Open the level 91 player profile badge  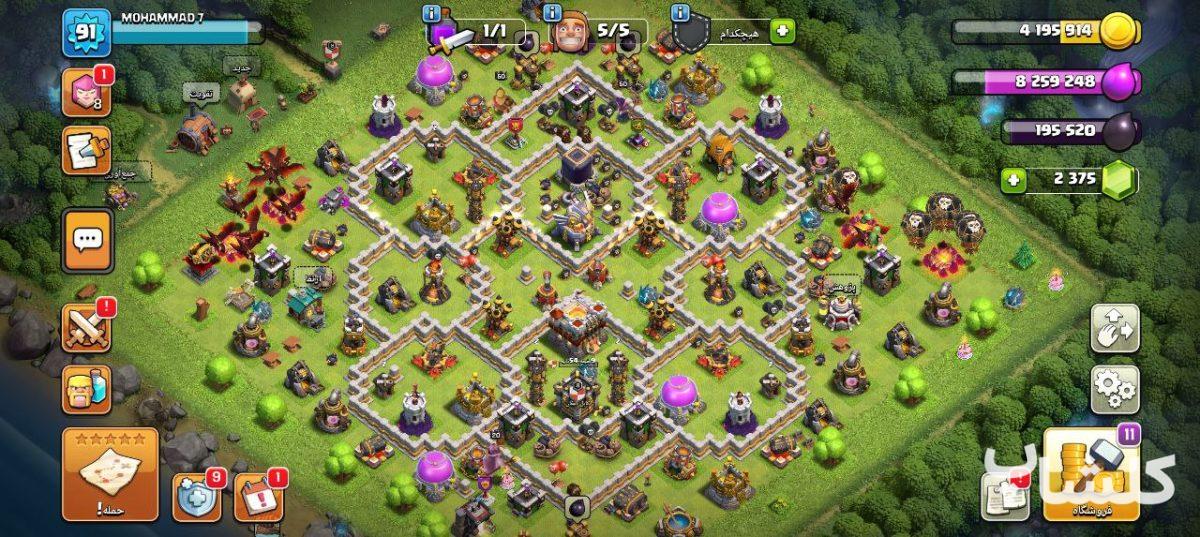click(x=86, y=33)
